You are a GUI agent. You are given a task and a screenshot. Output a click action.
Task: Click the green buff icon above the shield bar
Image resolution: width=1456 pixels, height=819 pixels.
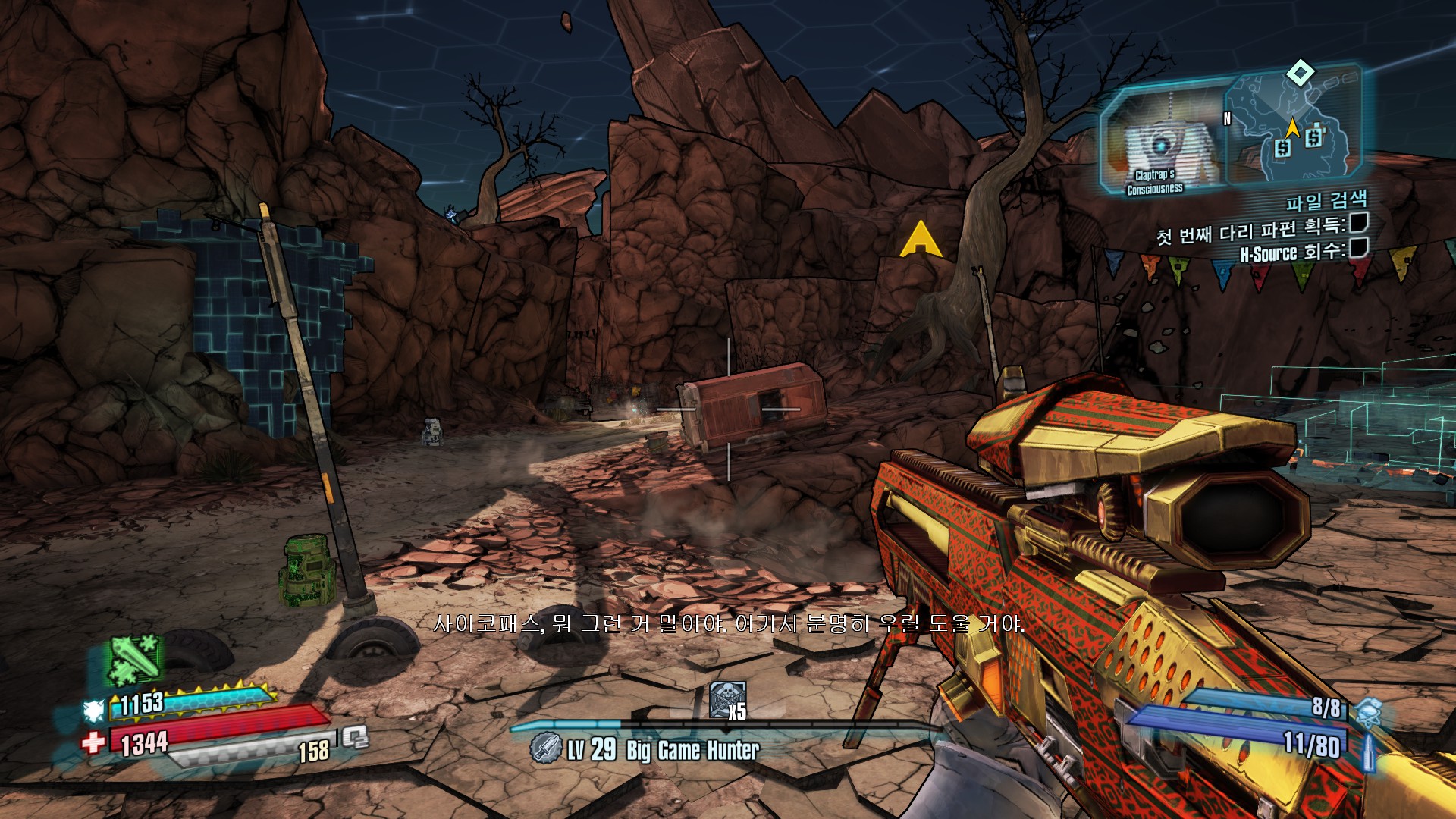click(x=135, y=658)
